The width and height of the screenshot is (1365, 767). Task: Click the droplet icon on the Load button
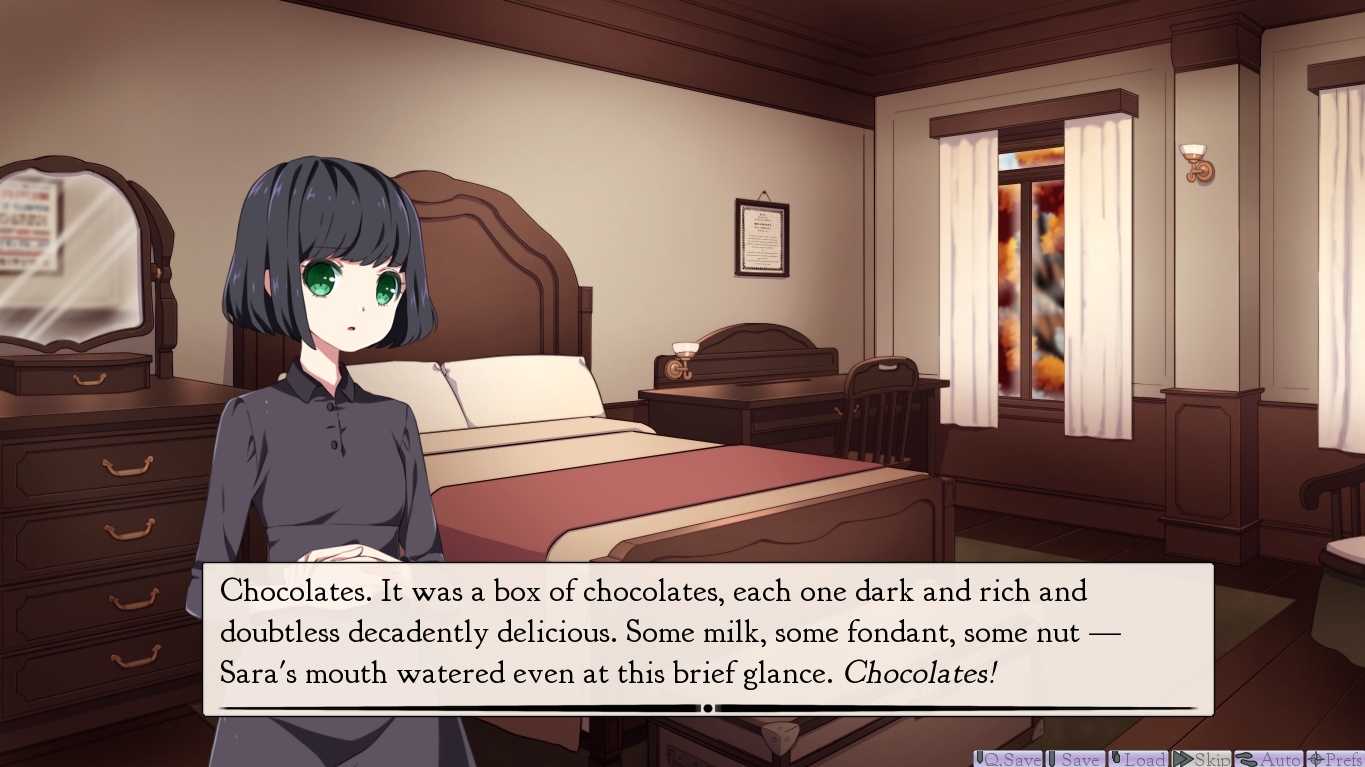1114,759
